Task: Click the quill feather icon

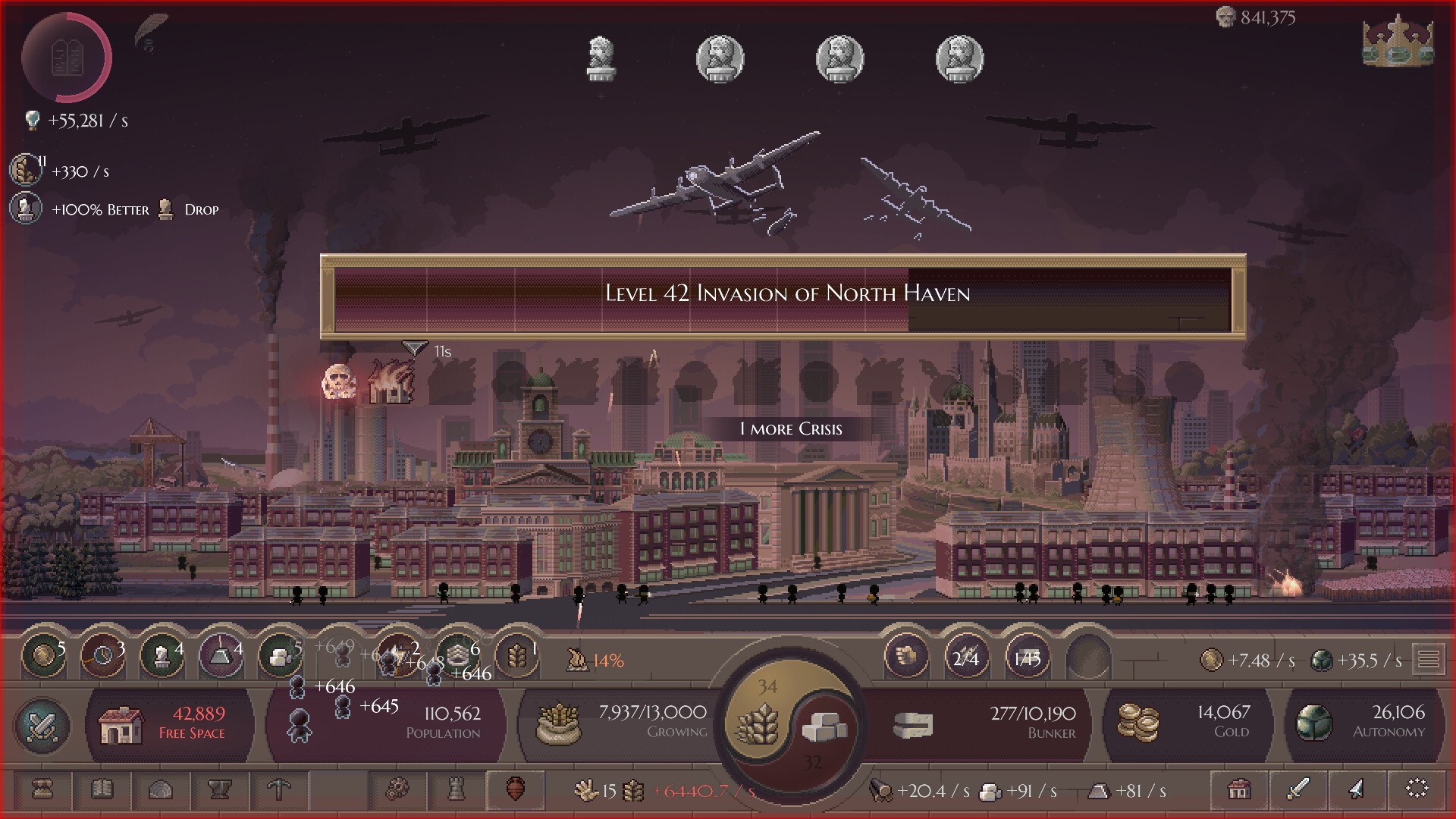Action: 150,32
